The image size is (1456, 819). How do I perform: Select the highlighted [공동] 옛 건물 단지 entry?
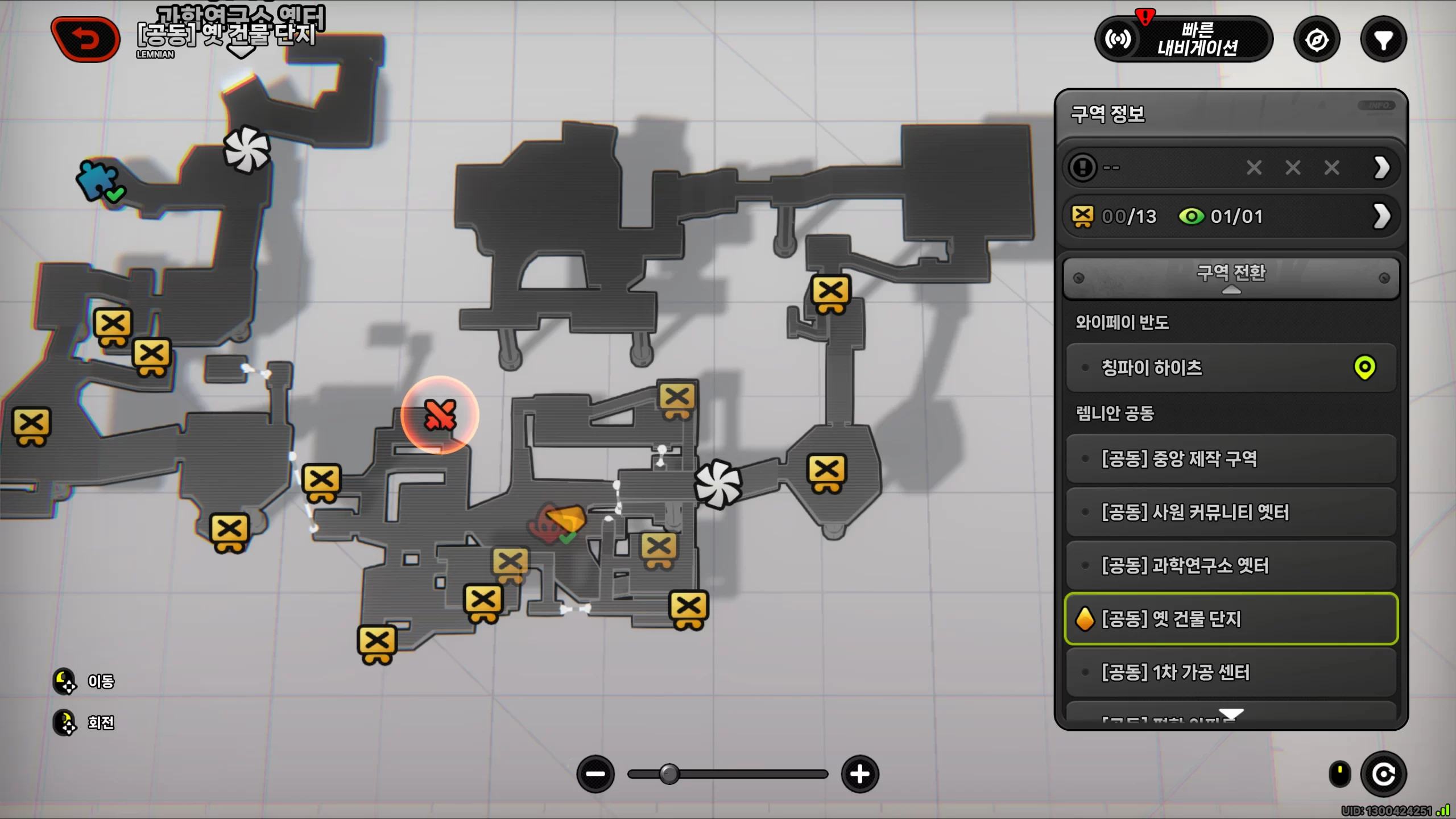[1231, 619]
